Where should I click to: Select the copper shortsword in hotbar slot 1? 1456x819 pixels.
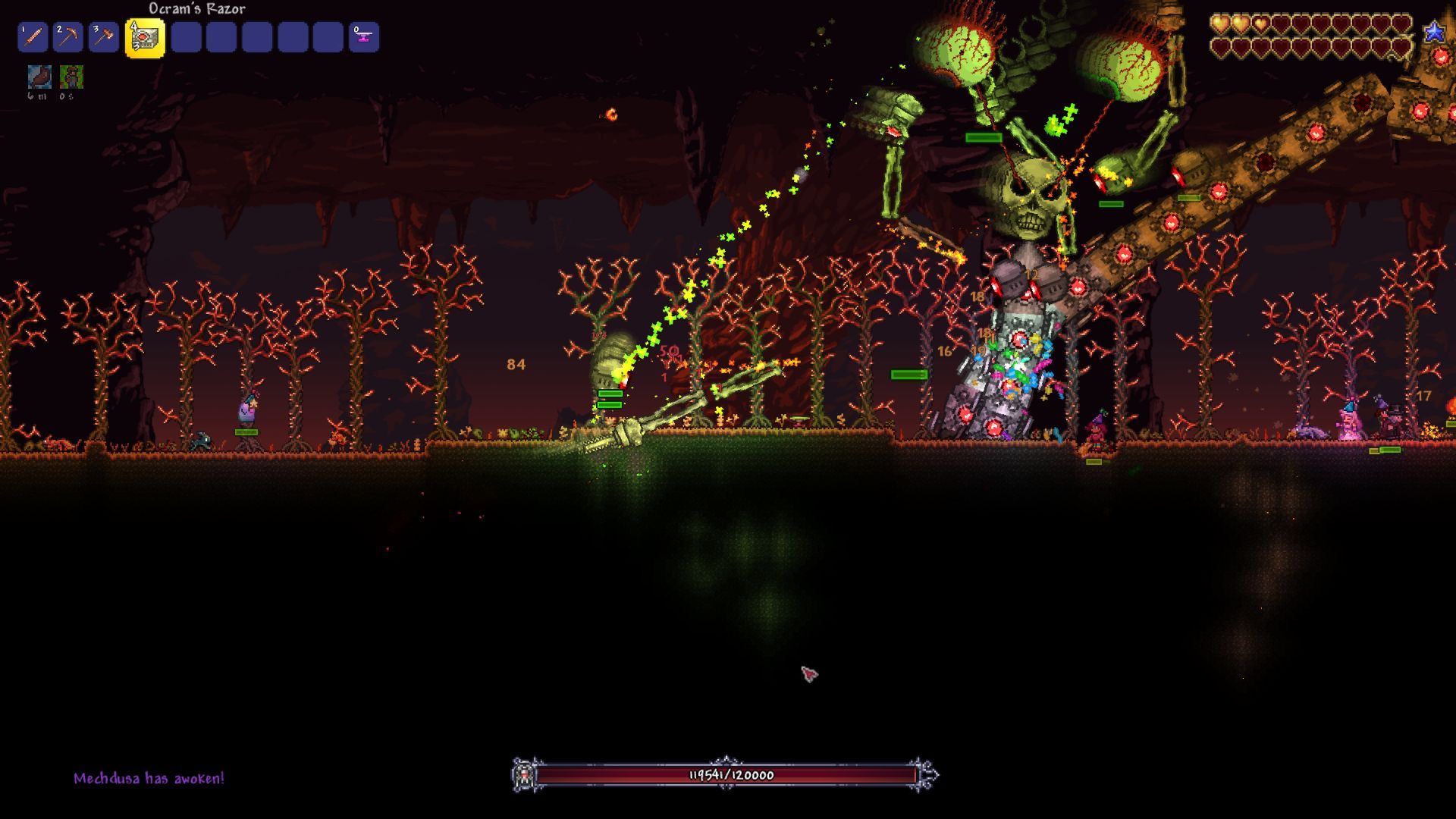pyautogui.click(x=33, y=37)
